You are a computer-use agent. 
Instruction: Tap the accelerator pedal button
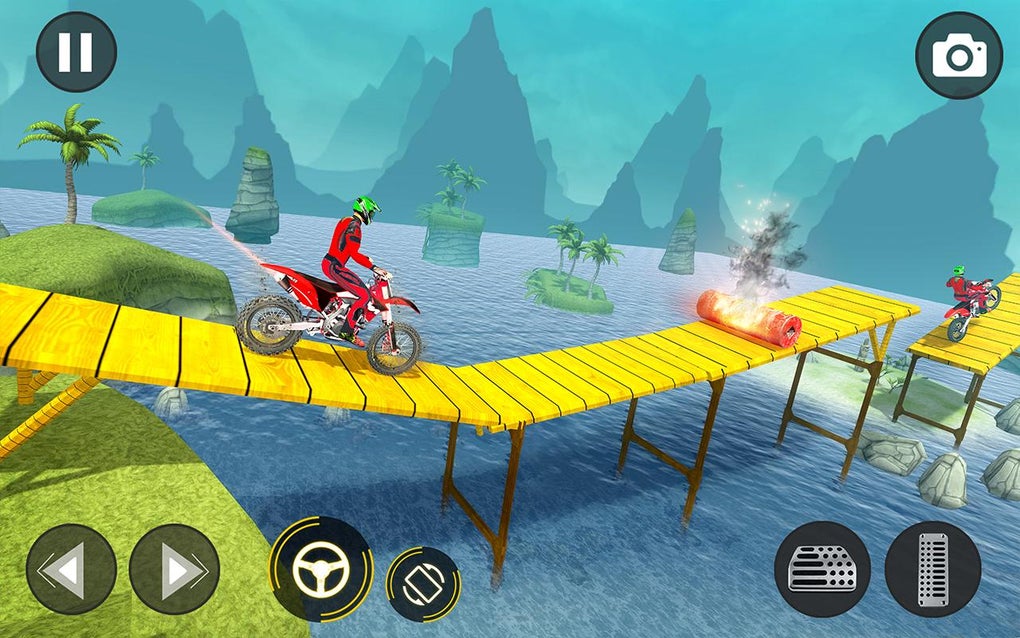point(932,569)
